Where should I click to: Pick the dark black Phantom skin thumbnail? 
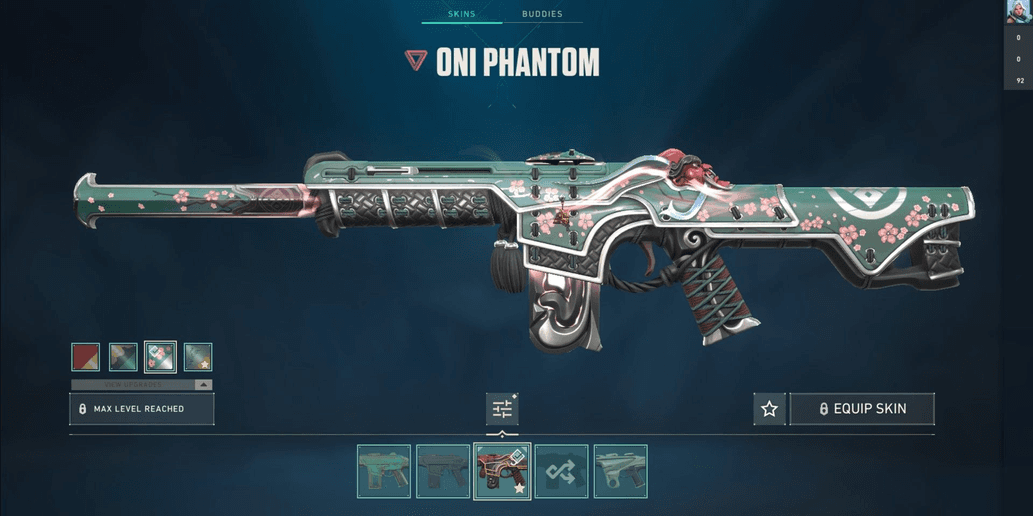coord(443,471)
